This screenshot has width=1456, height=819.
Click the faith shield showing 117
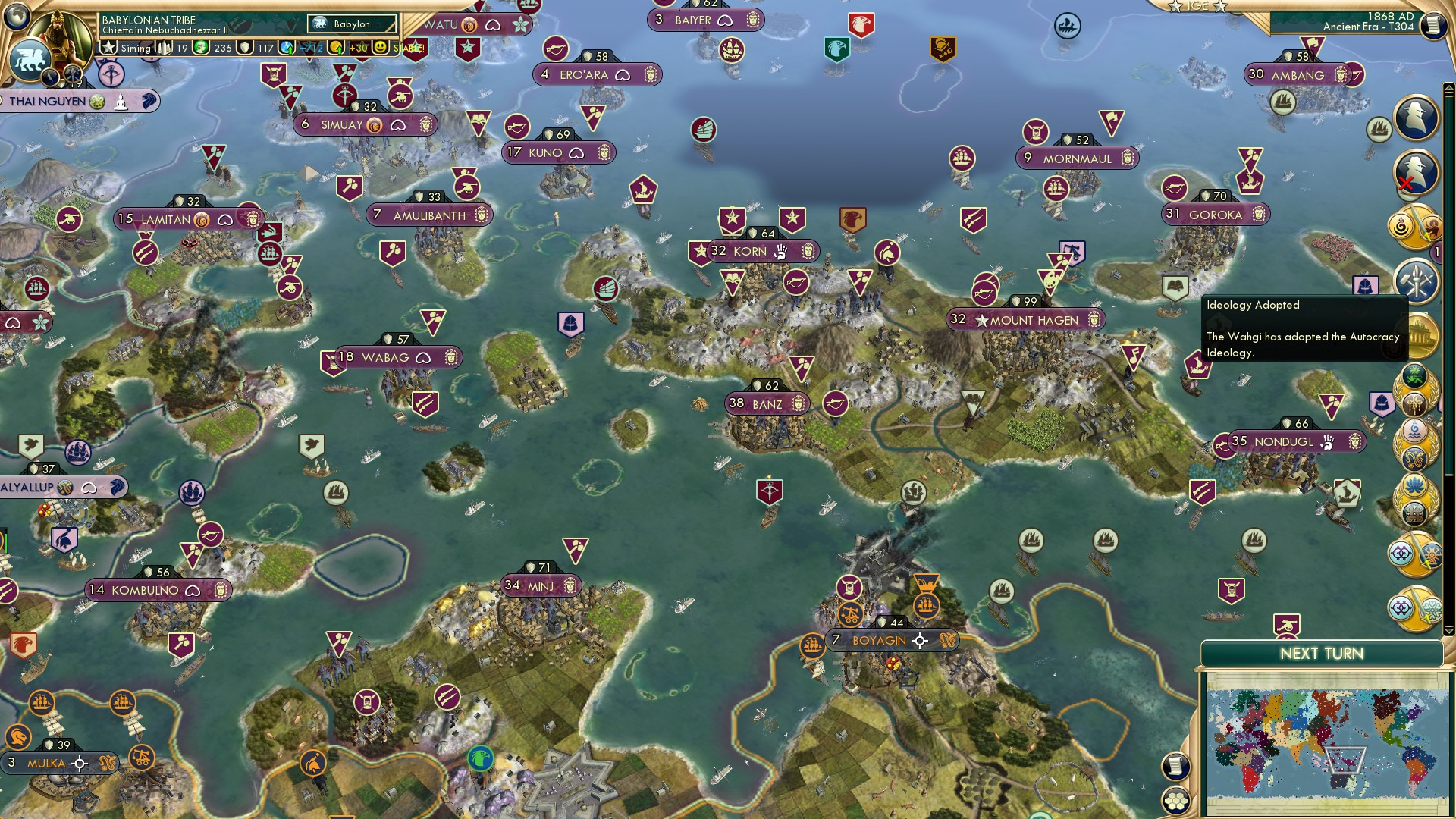point(244,47)
